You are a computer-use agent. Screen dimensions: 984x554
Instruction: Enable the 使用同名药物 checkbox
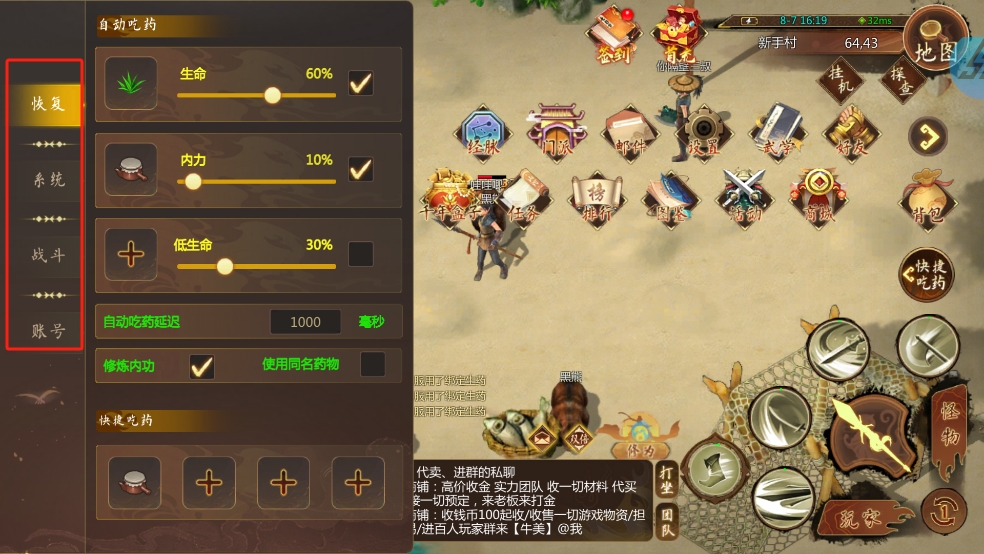[372, 365]
